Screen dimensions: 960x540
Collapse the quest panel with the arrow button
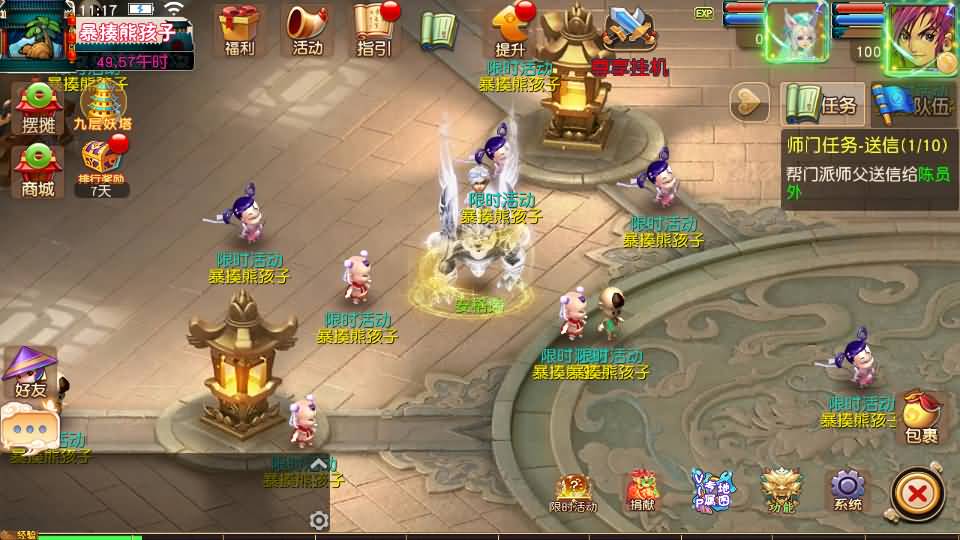[x=749, y=102]
